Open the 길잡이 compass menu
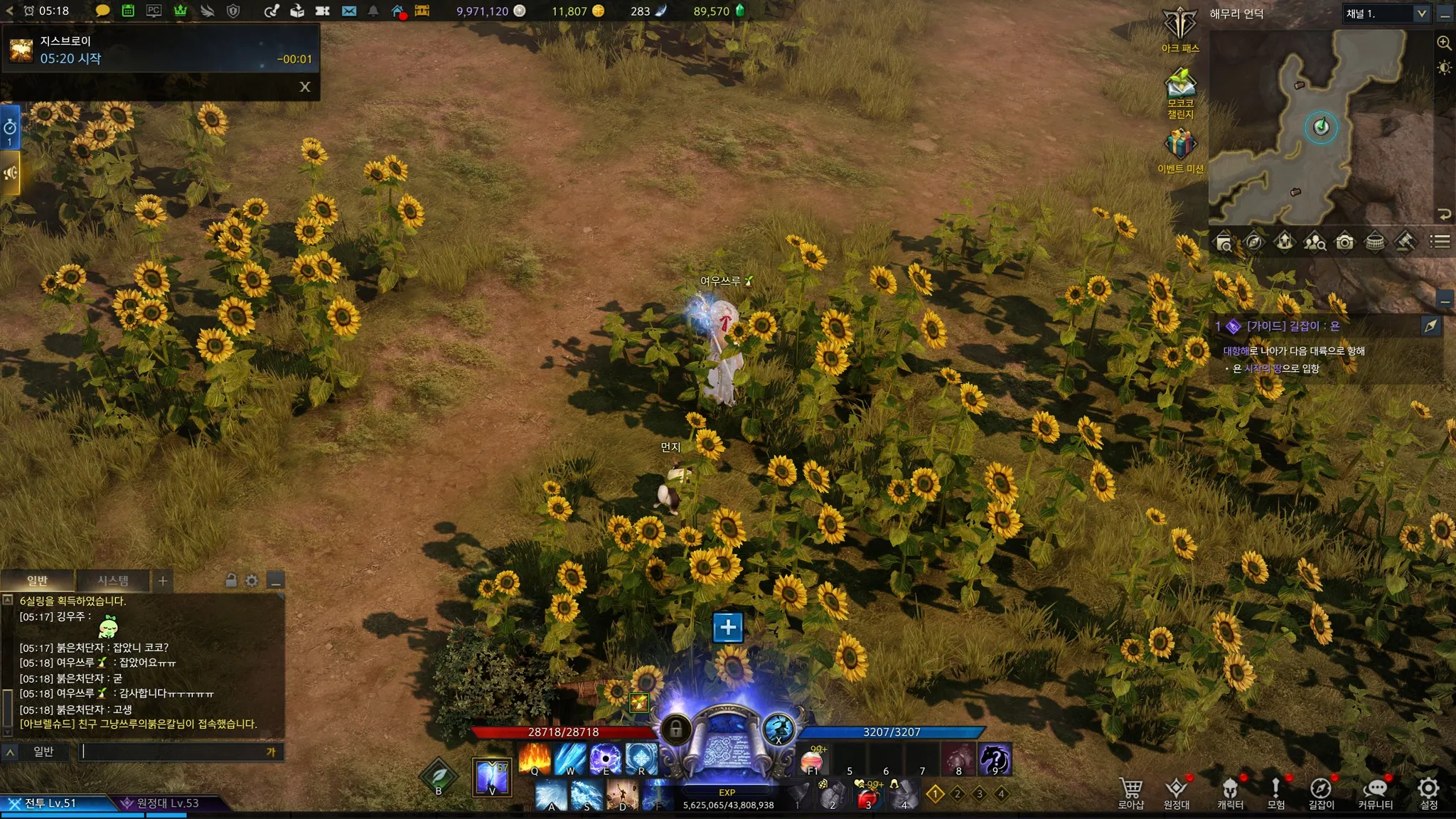The height and width of the screenshot is (819, 1456). 1321,791
